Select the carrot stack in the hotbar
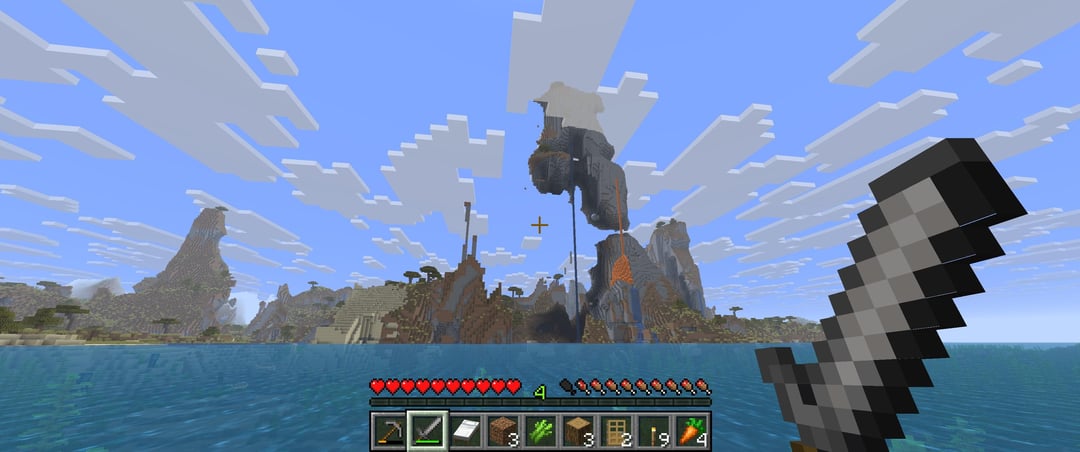 (x=692, y=431)
